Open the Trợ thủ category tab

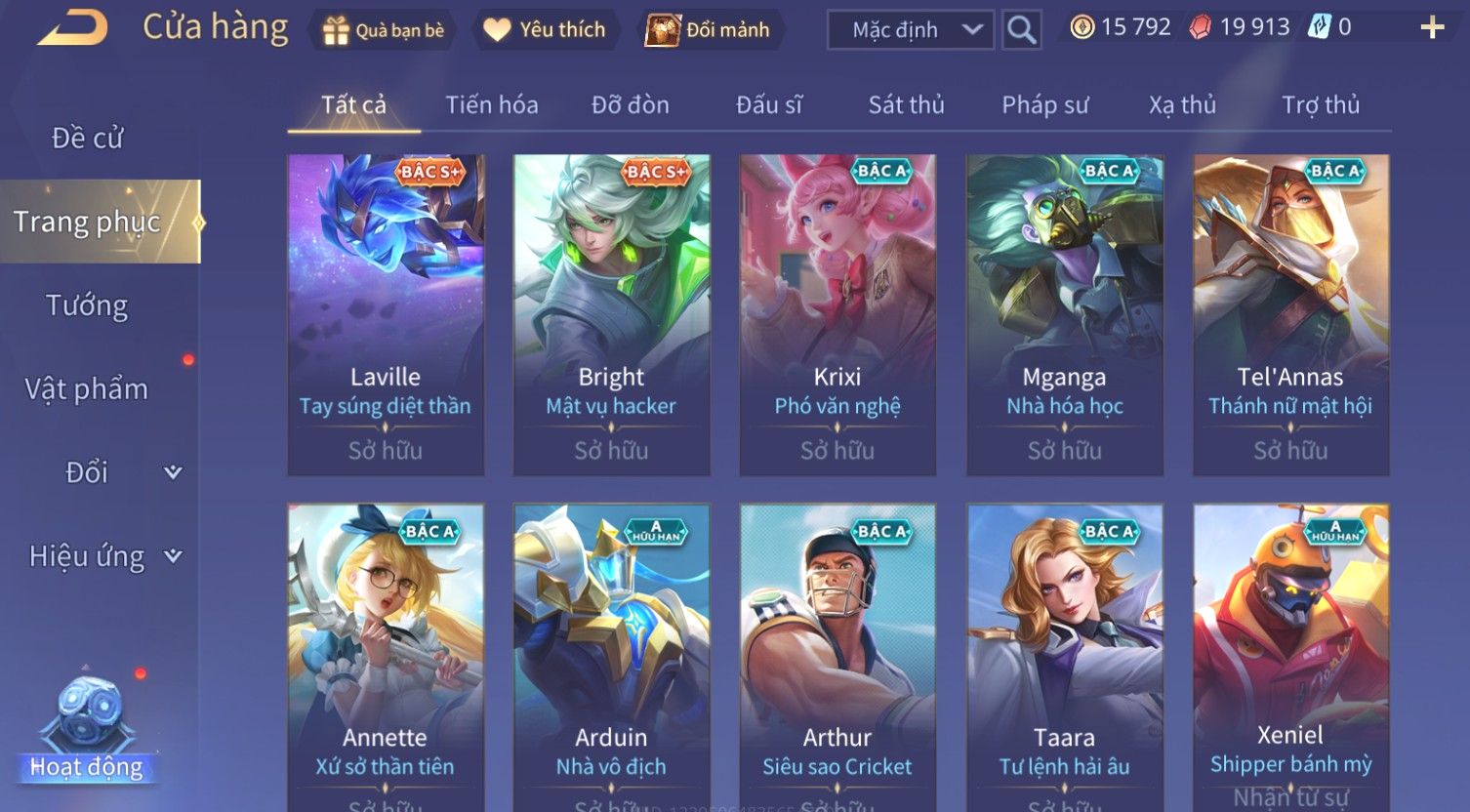point(1320,105)
